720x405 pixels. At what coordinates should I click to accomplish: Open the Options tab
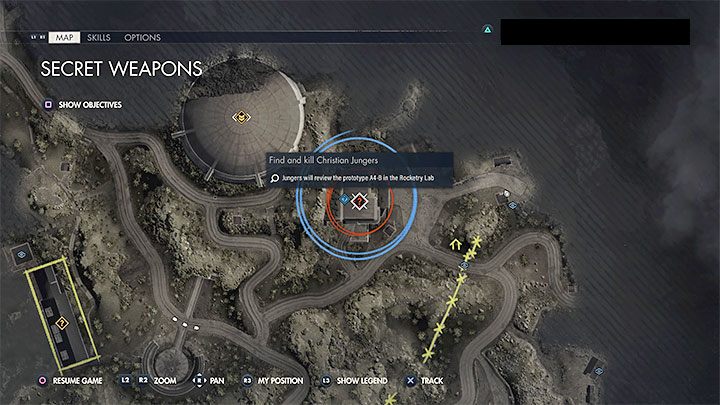click(x=142, y=37)
